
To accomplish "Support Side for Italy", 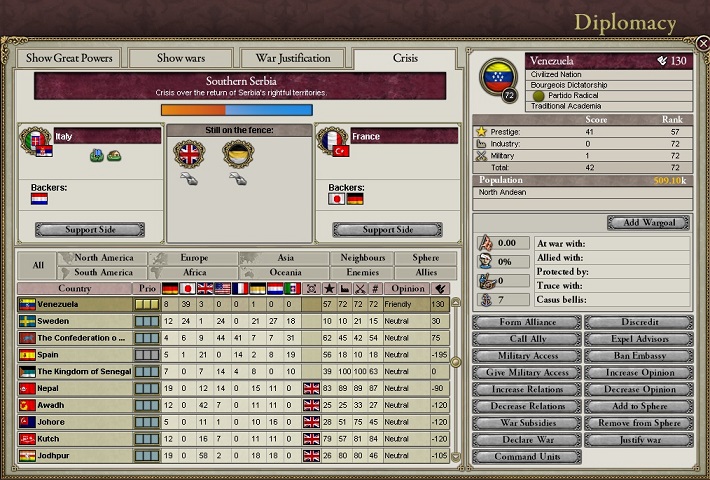I will [x=89, y=230].
